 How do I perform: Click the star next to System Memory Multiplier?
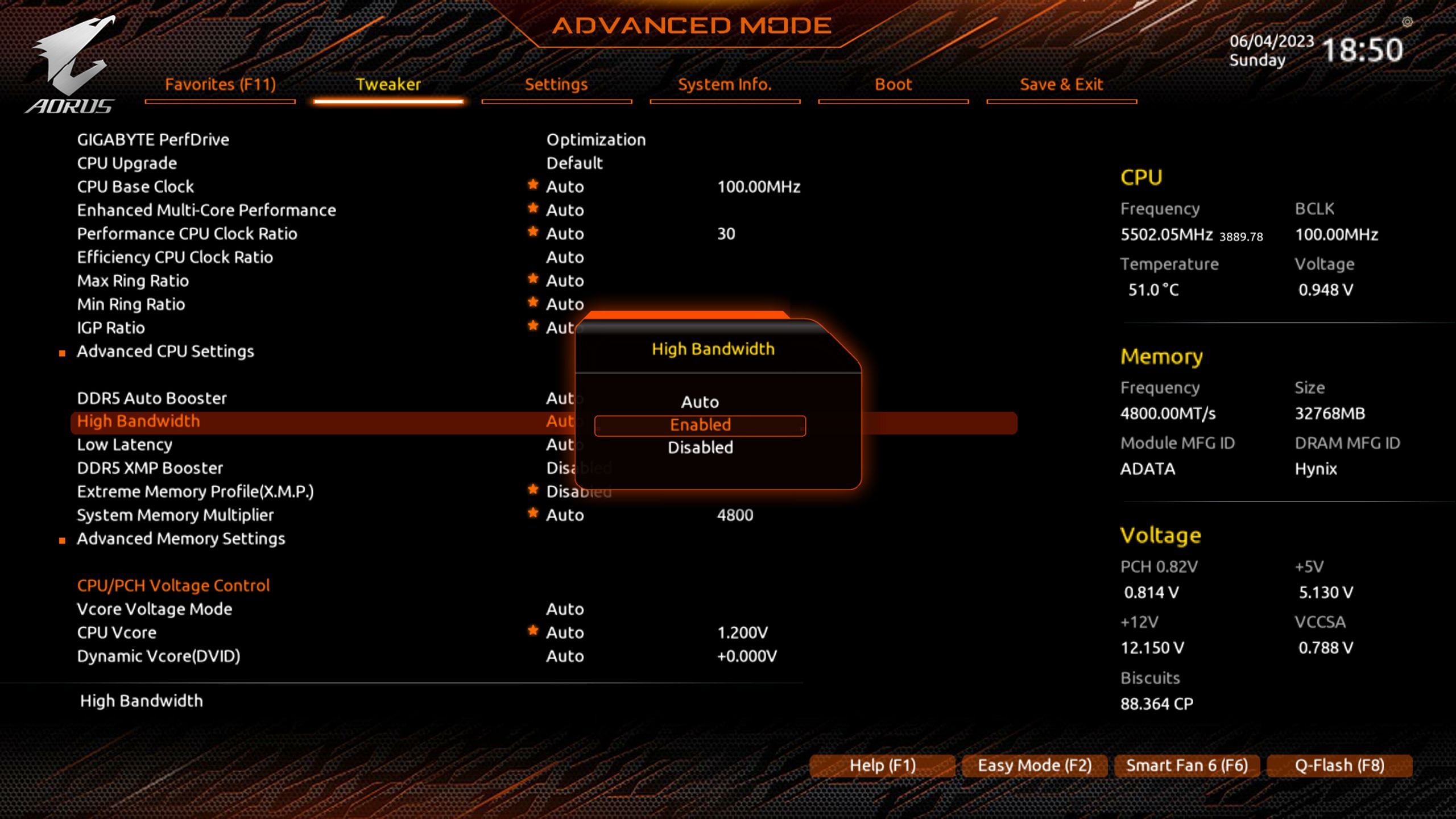pyautogui.click(x=533, y=513)
